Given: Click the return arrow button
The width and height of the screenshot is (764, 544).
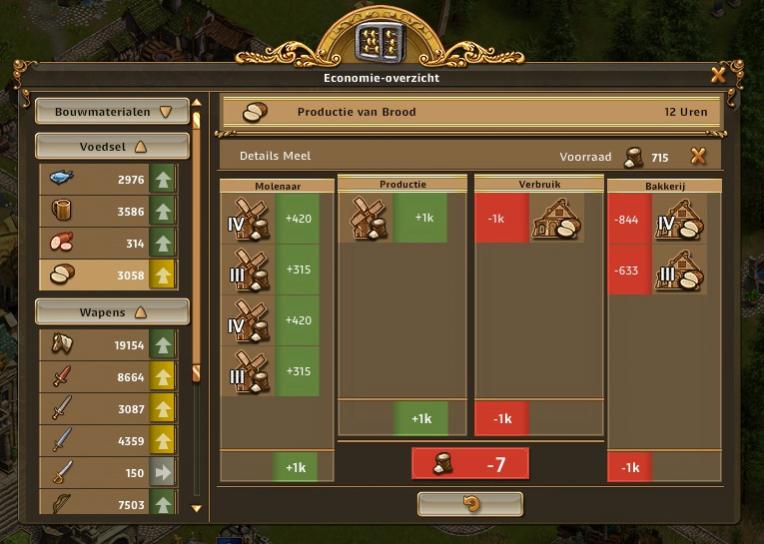Looking at the screenshot, I should [x=470, y=504].
